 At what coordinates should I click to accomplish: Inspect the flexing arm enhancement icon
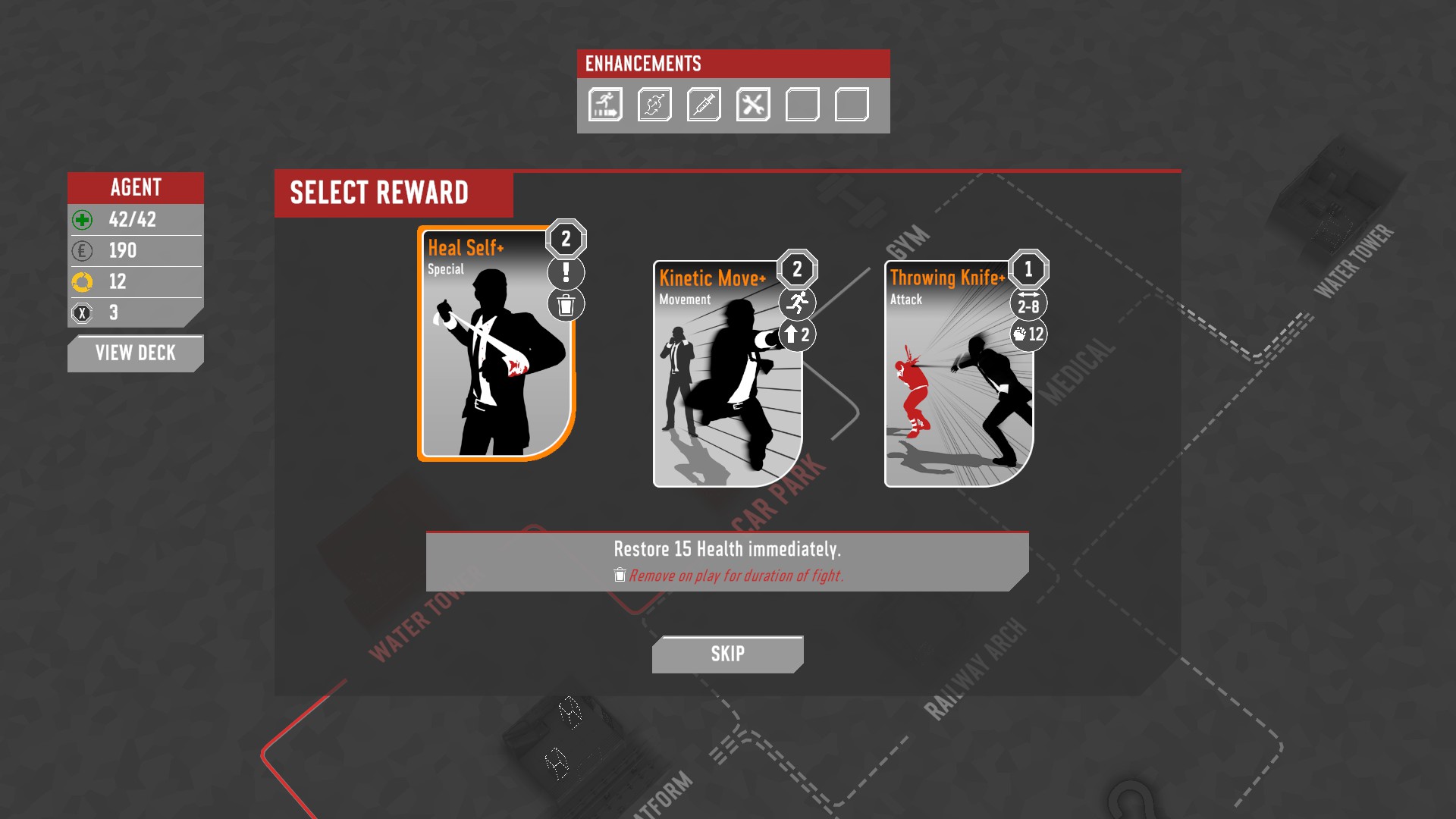point(654,105)
